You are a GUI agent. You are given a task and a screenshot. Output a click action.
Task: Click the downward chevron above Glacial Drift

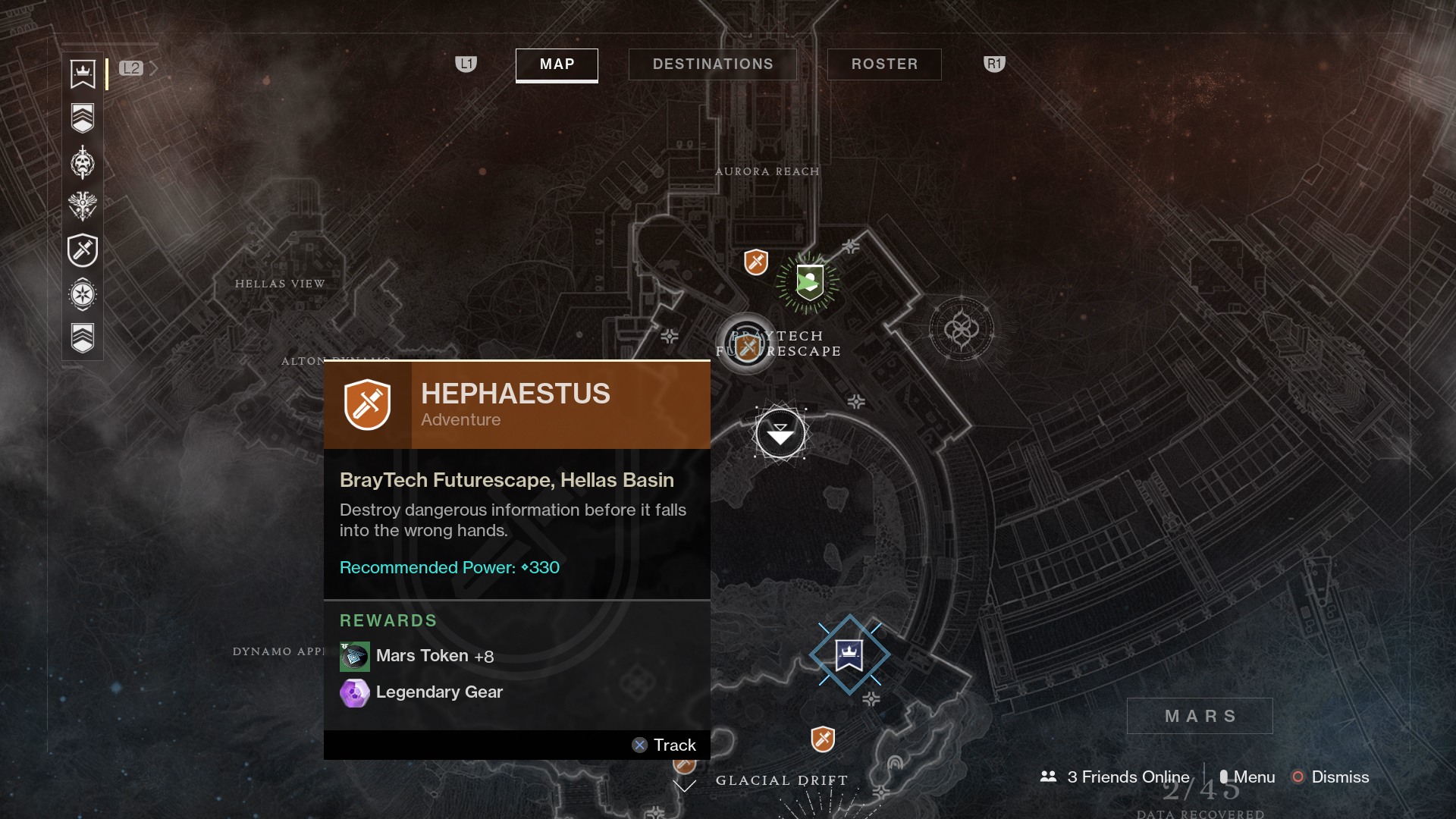[x=685, y=786]
